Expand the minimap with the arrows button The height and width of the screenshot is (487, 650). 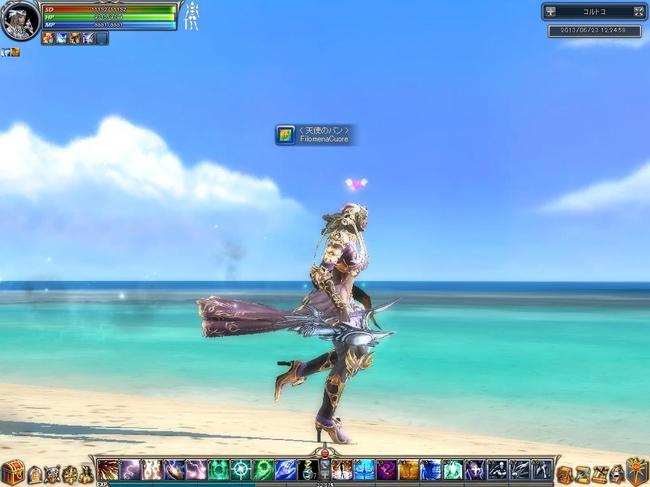point(639,12)
